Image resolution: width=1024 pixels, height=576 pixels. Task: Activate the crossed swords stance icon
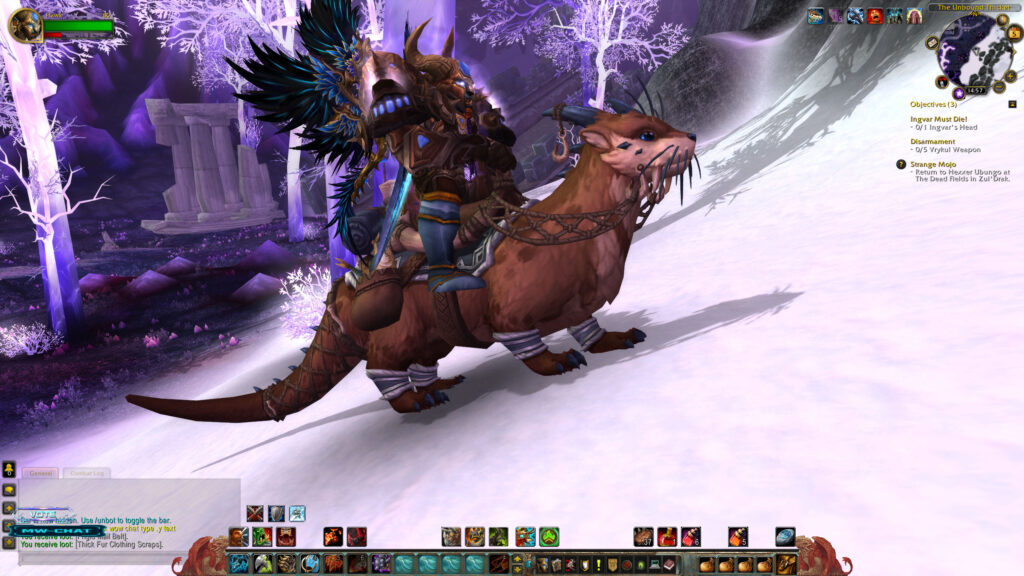tap(255, 513)
